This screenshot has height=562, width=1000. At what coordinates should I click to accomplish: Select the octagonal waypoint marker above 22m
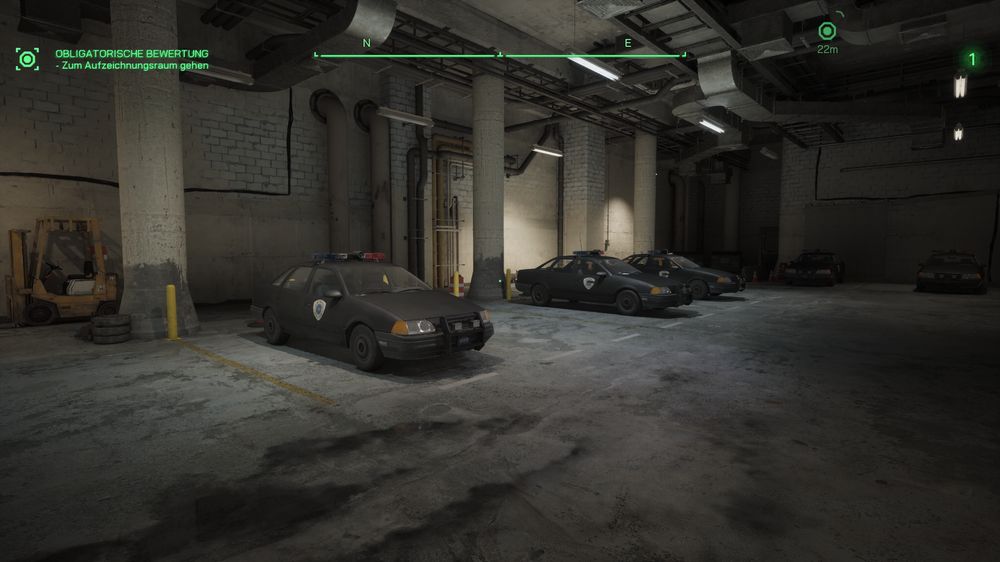tap(827, 31)
